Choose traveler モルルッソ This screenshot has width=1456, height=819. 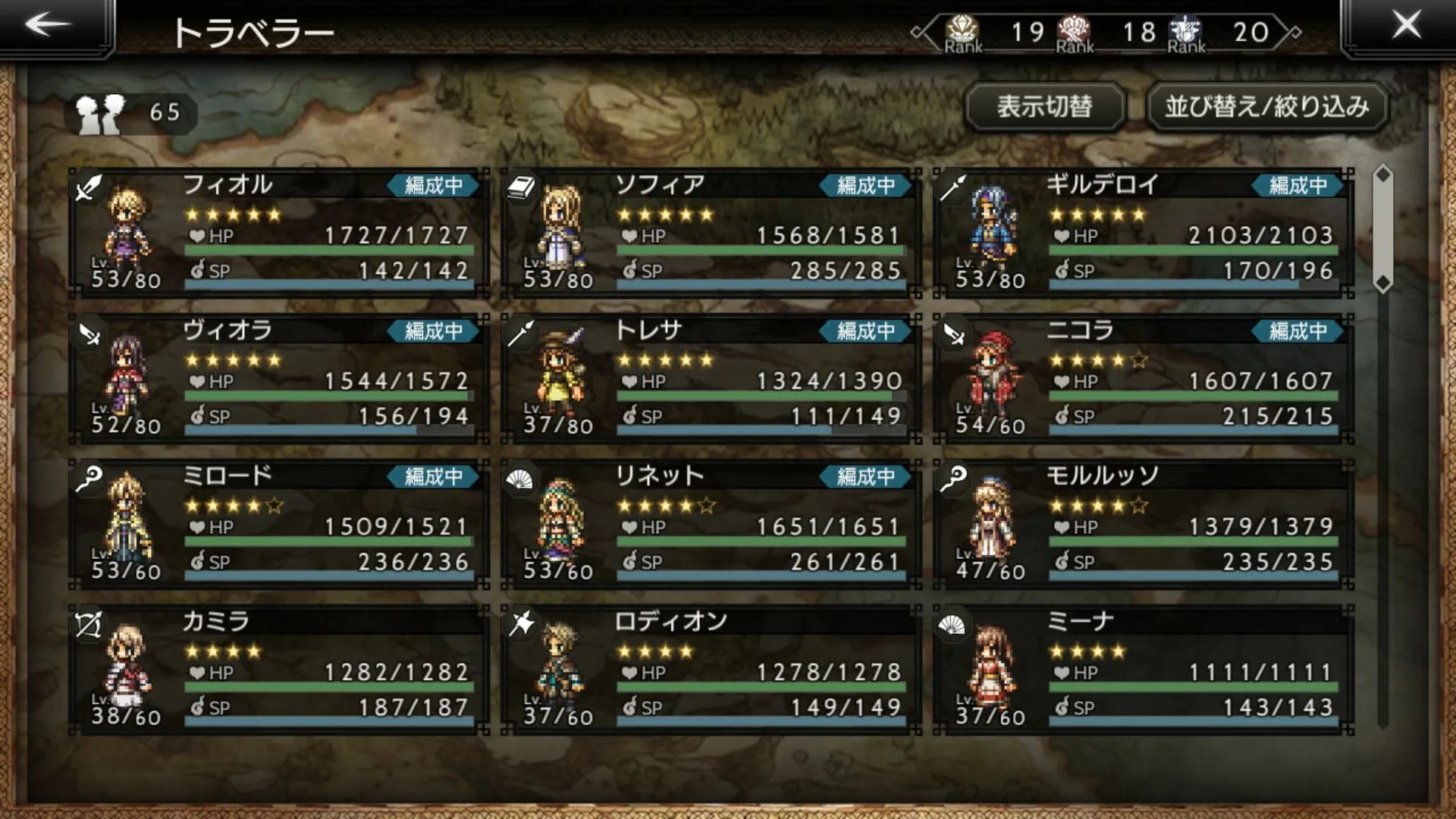point(1143,523)
